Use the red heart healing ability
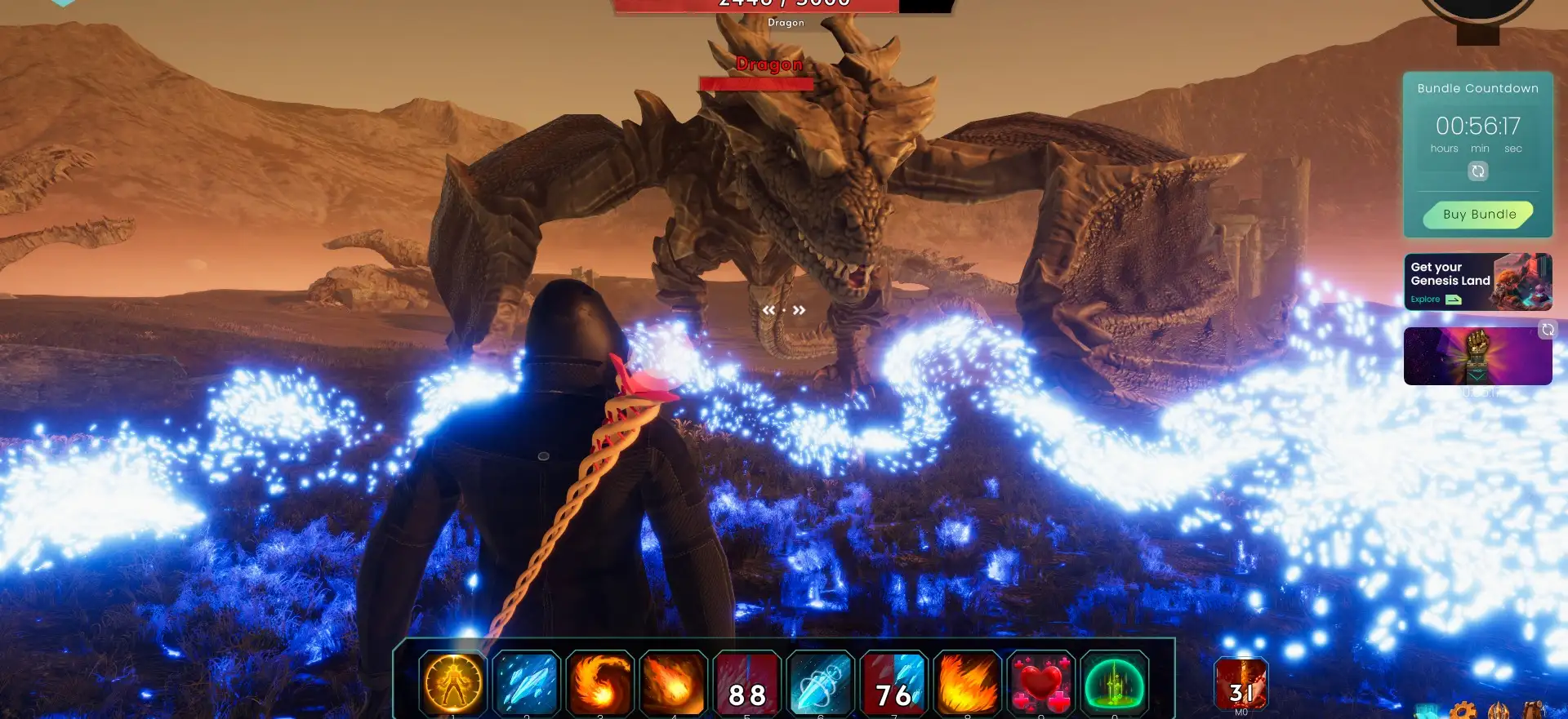1568x719 pixels. point(1041,684)
